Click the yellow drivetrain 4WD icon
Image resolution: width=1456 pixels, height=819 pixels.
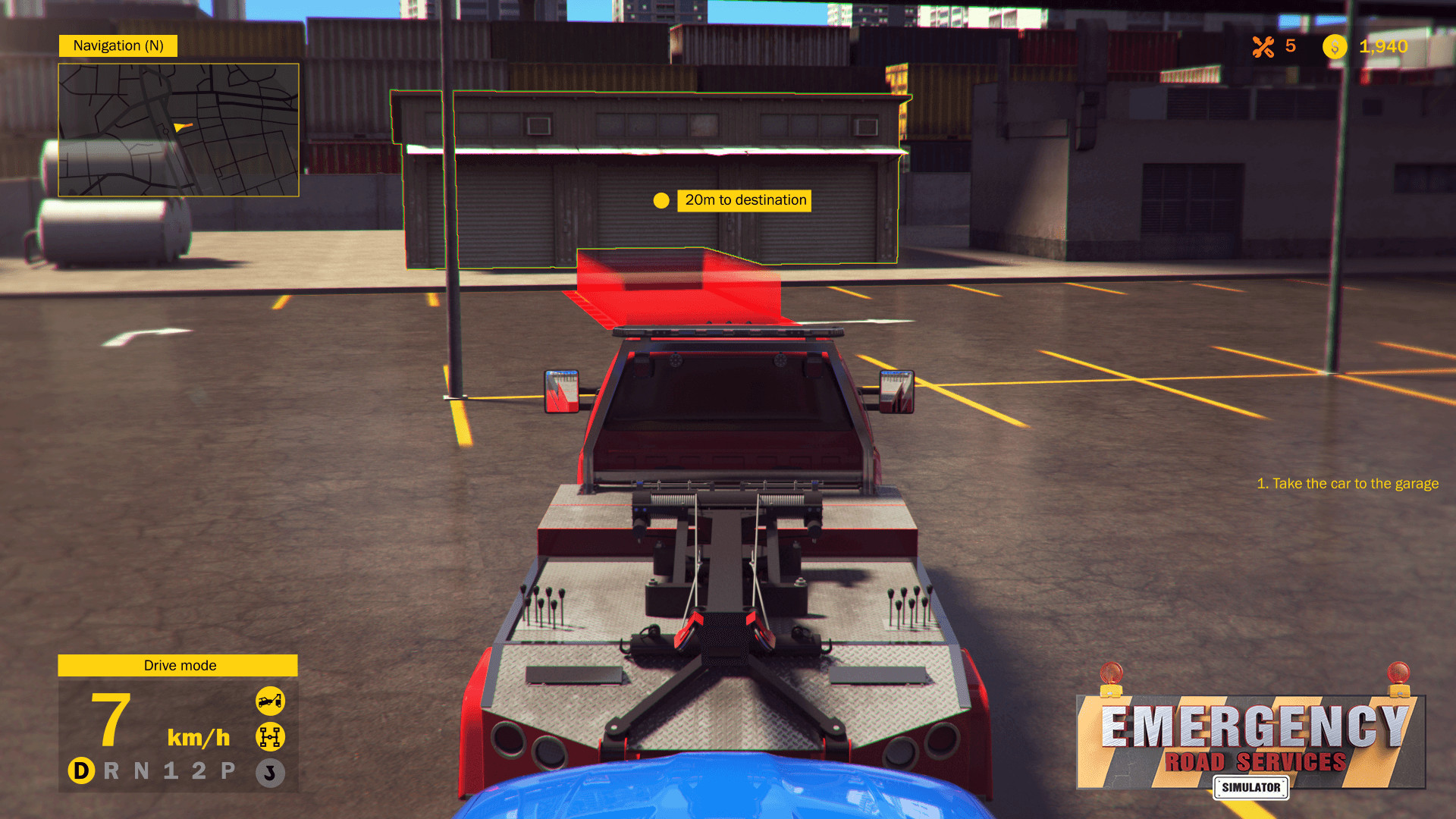pos(271,736)
